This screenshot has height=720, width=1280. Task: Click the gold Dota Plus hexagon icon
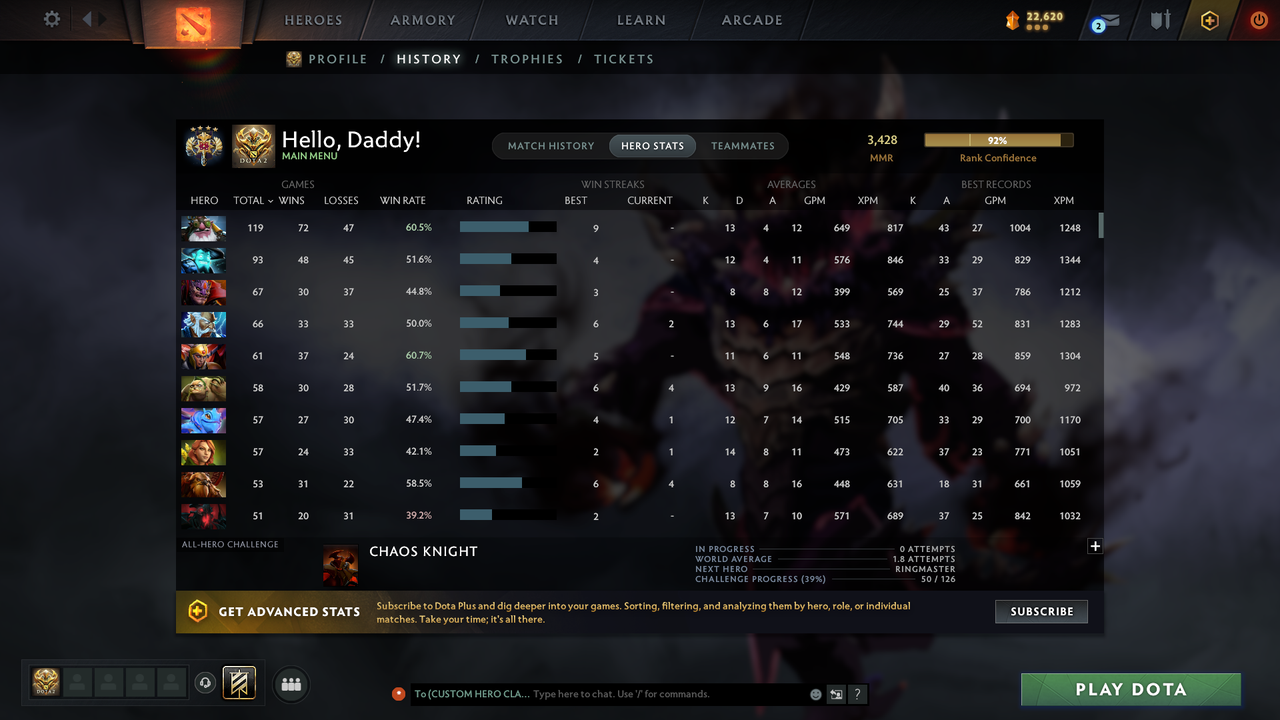pos(1208,20)
